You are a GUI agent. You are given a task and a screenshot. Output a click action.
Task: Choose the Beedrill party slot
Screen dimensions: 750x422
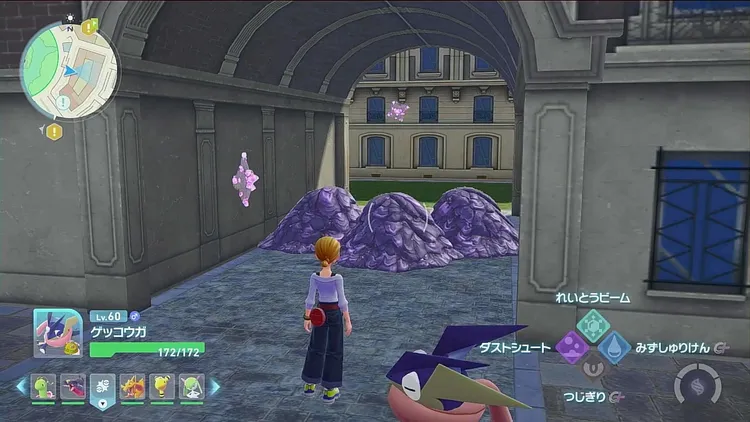click(x=162, y=386)
